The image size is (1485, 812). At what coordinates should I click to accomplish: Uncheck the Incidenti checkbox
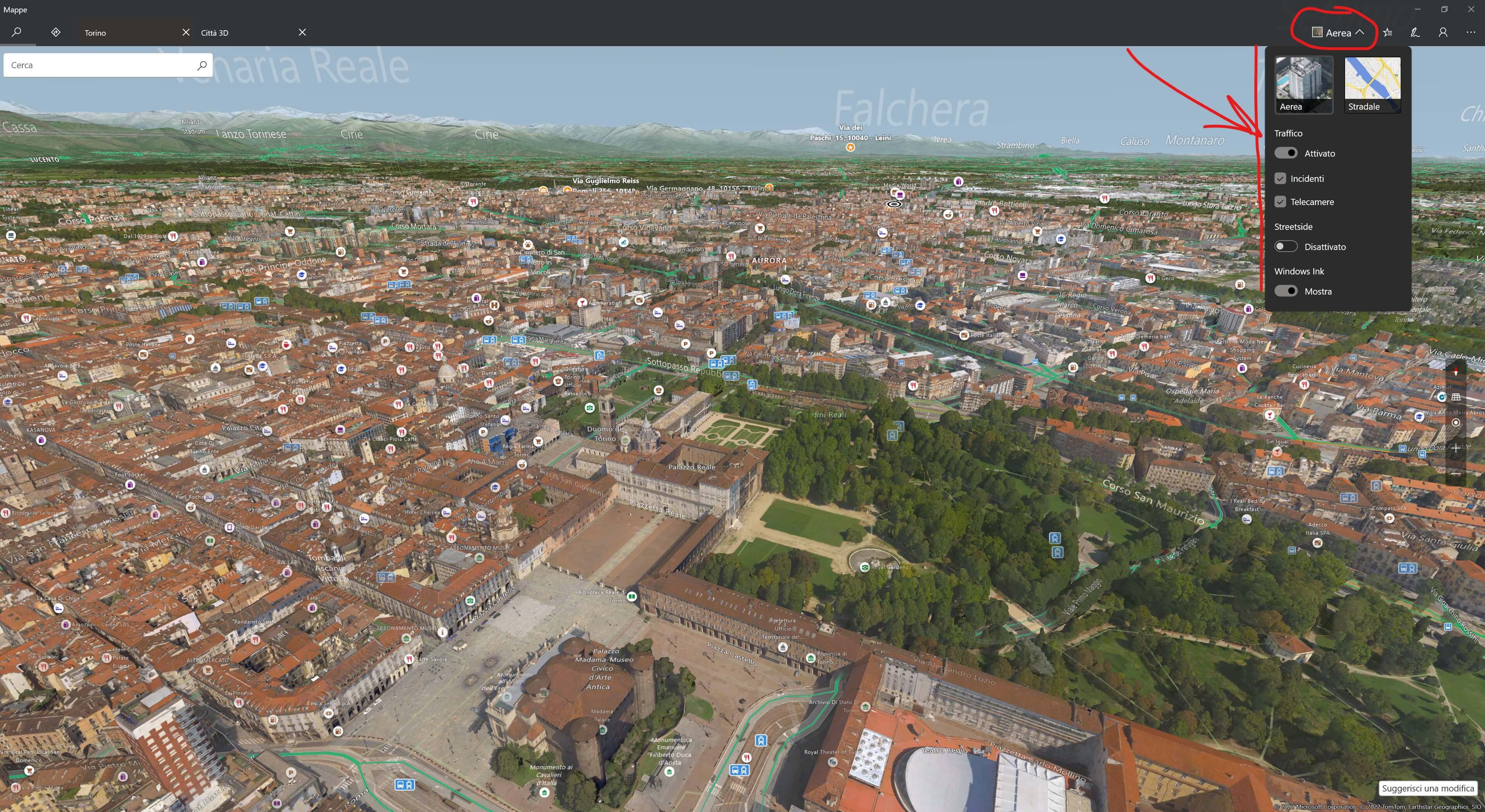coord(1280,179)
